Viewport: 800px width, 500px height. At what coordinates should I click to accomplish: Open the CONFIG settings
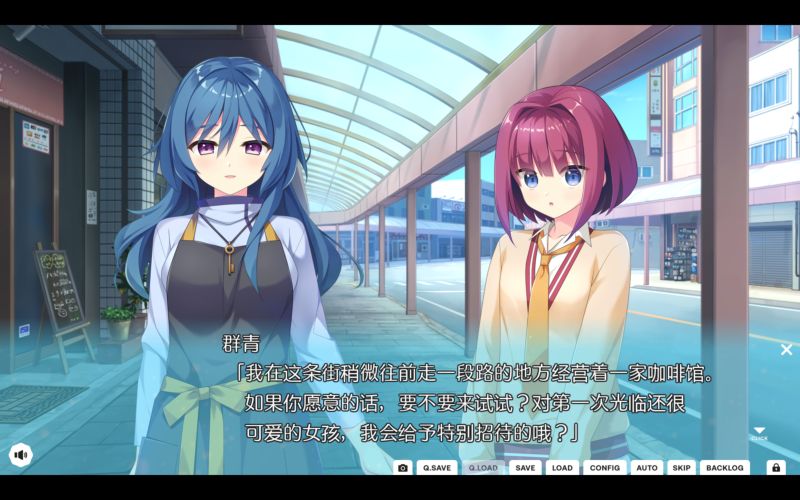[604, 467]
